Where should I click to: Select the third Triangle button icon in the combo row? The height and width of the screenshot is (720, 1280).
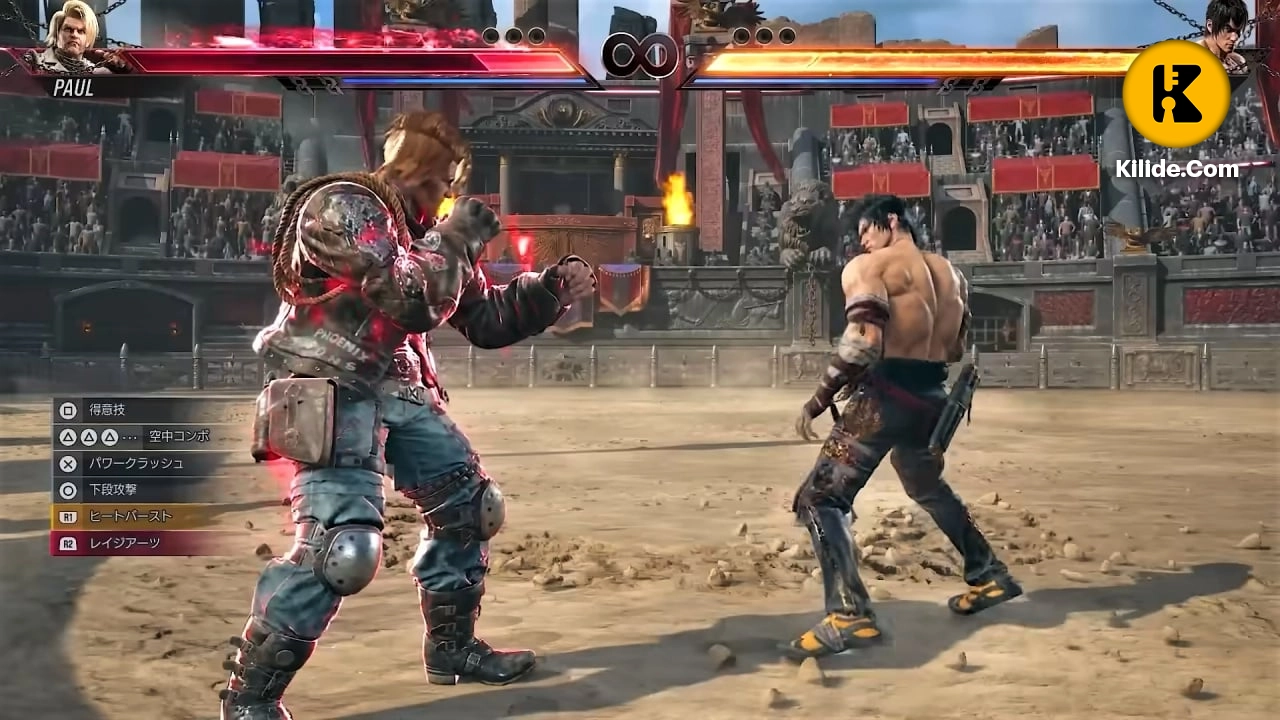(x=110, y=437)
